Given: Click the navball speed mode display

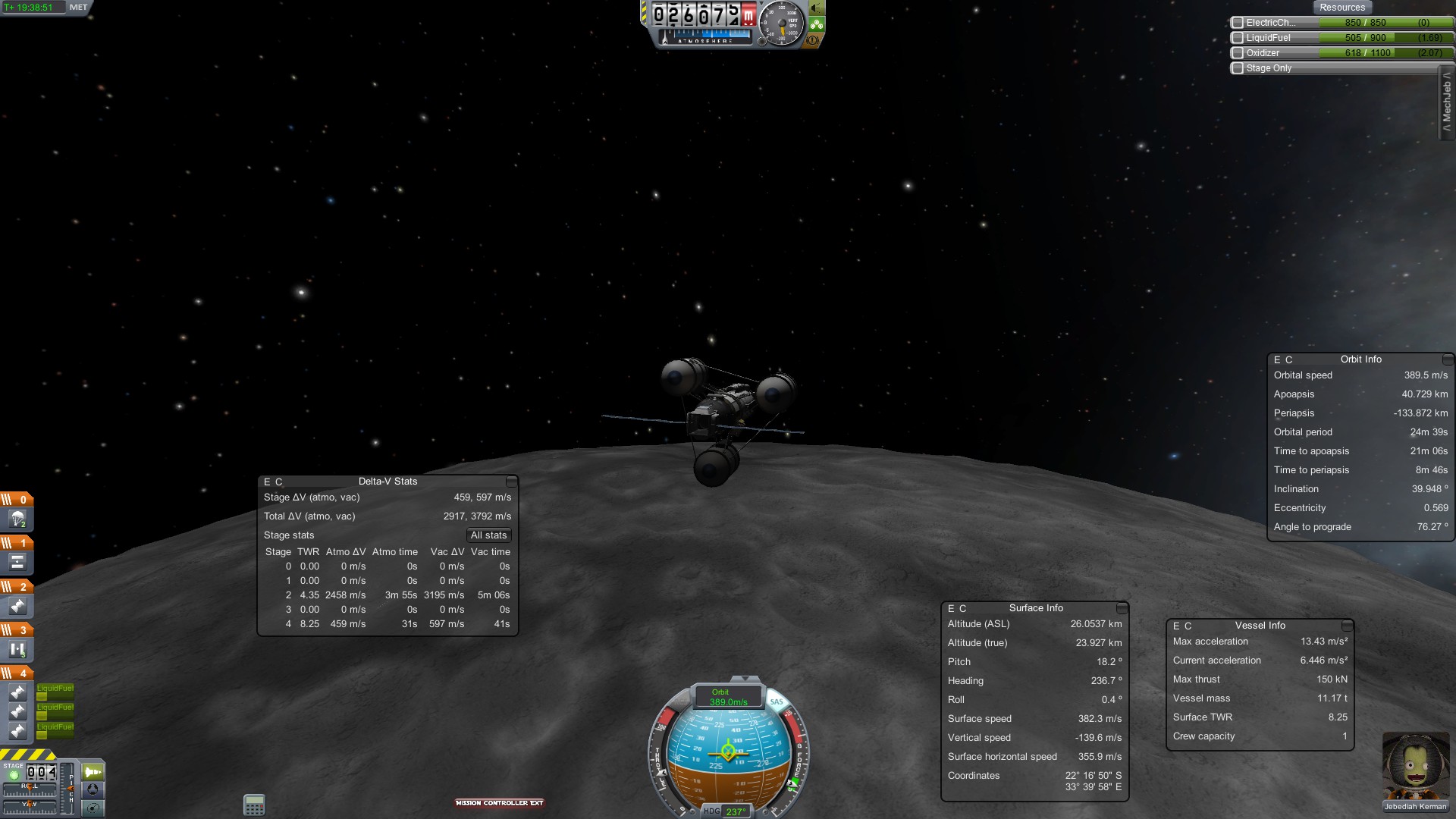Looking at the screenshot, I should click(728, 697).
